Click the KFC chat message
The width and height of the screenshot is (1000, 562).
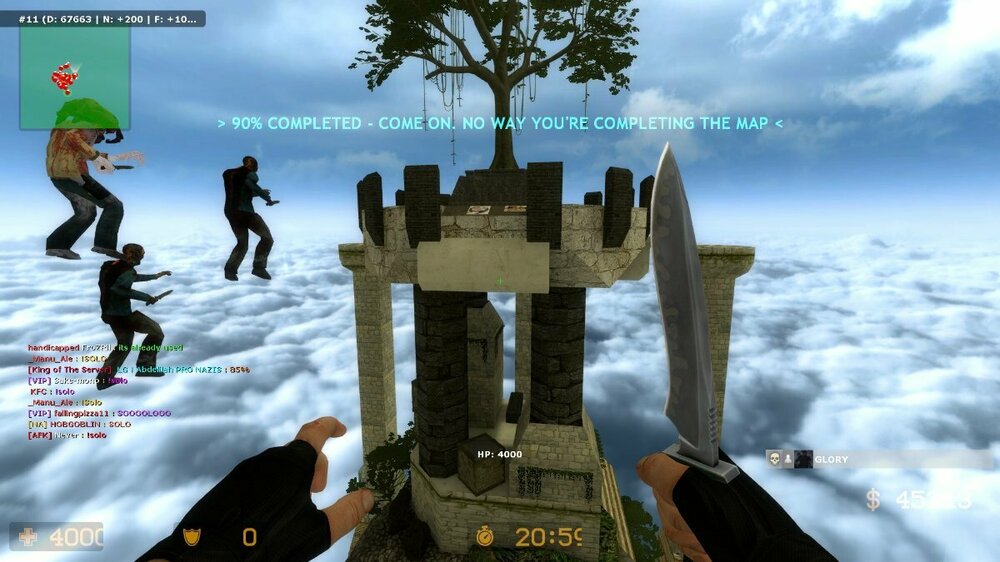click(x=52, y=391)
